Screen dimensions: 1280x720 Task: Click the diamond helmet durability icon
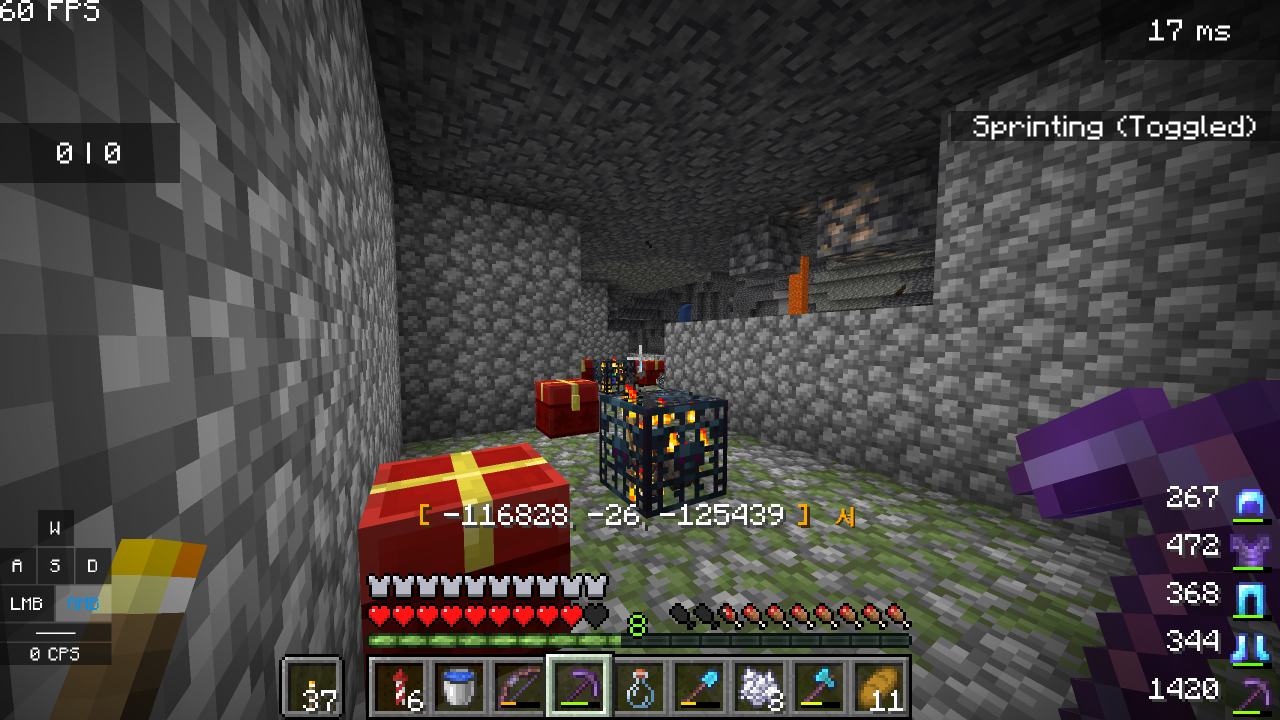[1251, 500]
